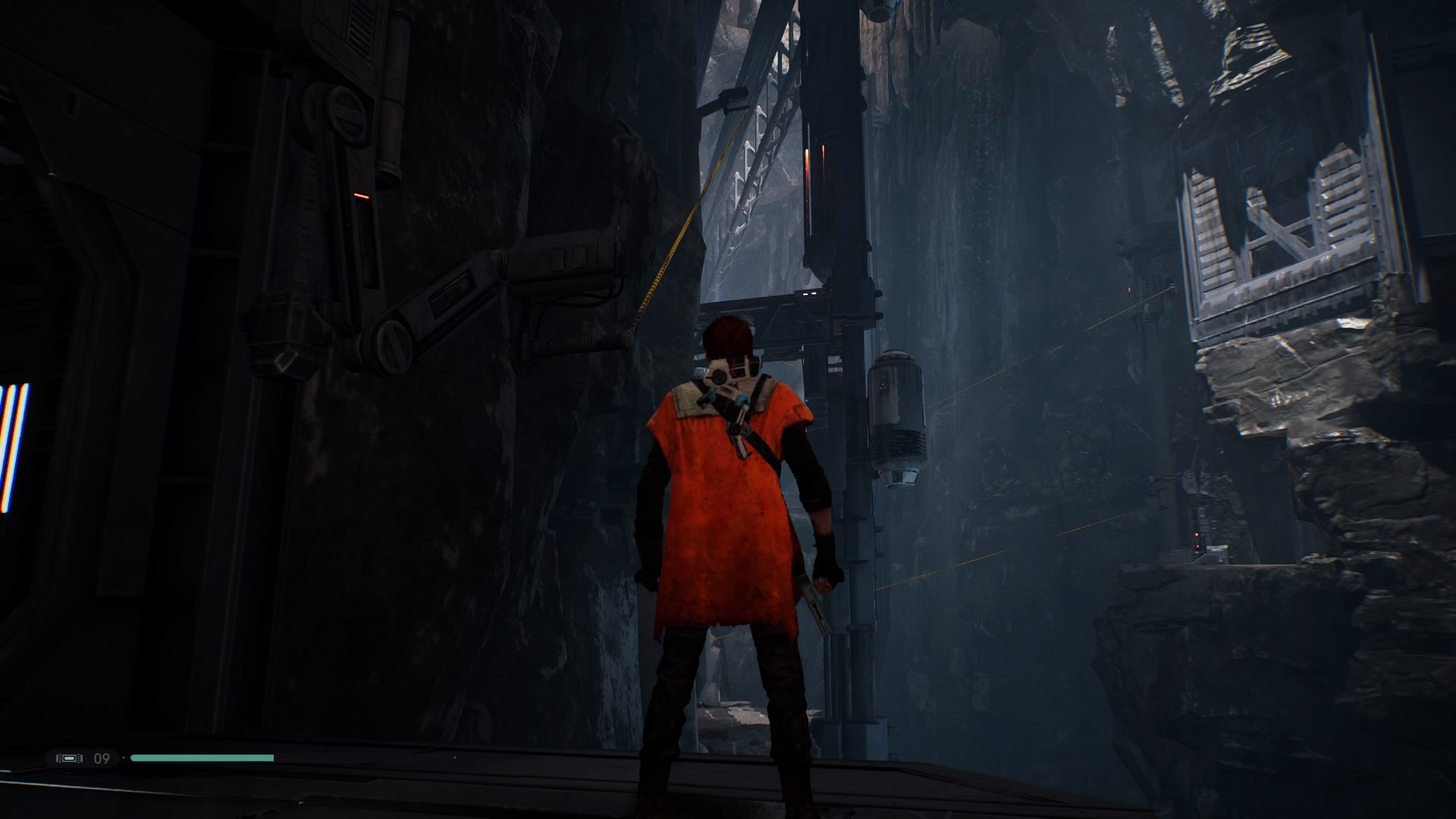1456x819 pixels.
Task: Click the stim canister icon
Action: point(68,758)
